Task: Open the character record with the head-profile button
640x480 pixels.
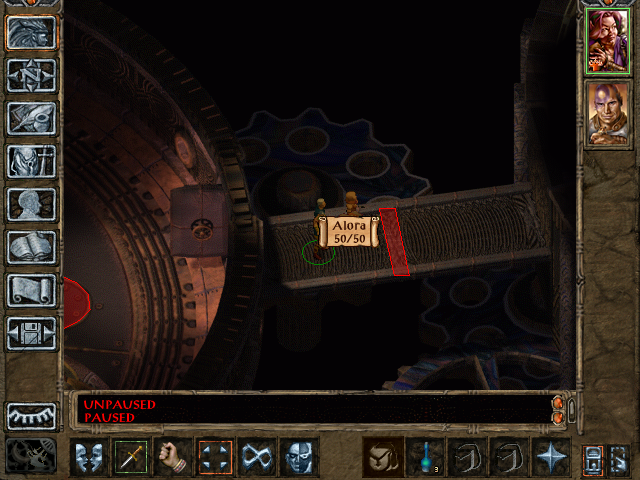Action: point(31,204)
